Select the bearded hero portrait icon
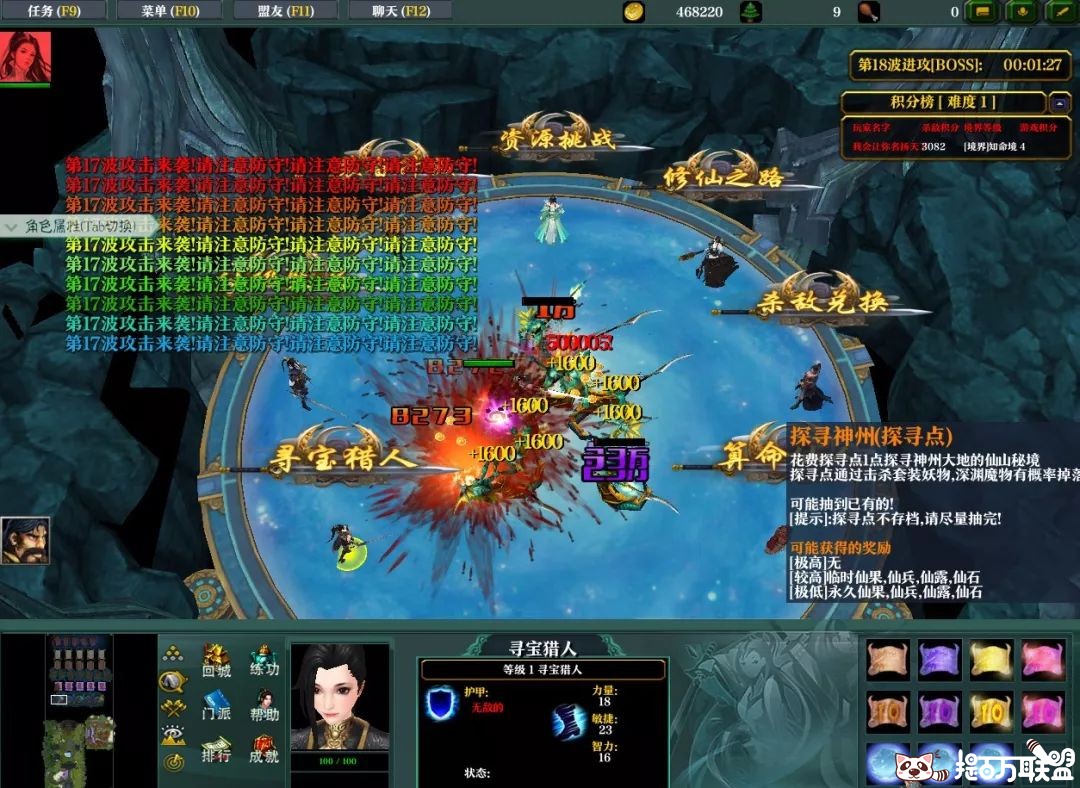 [x=25, y=541]
